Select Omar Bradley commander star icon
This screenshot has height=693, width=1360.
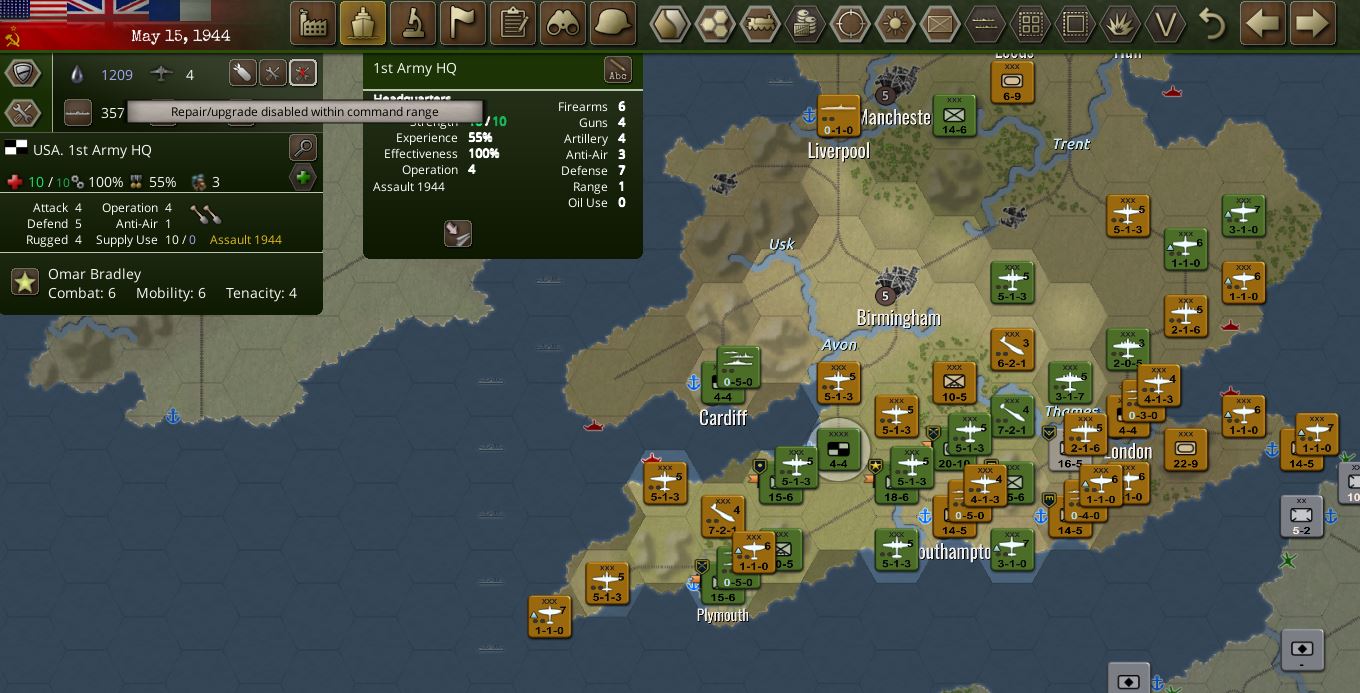coord(25,283)
